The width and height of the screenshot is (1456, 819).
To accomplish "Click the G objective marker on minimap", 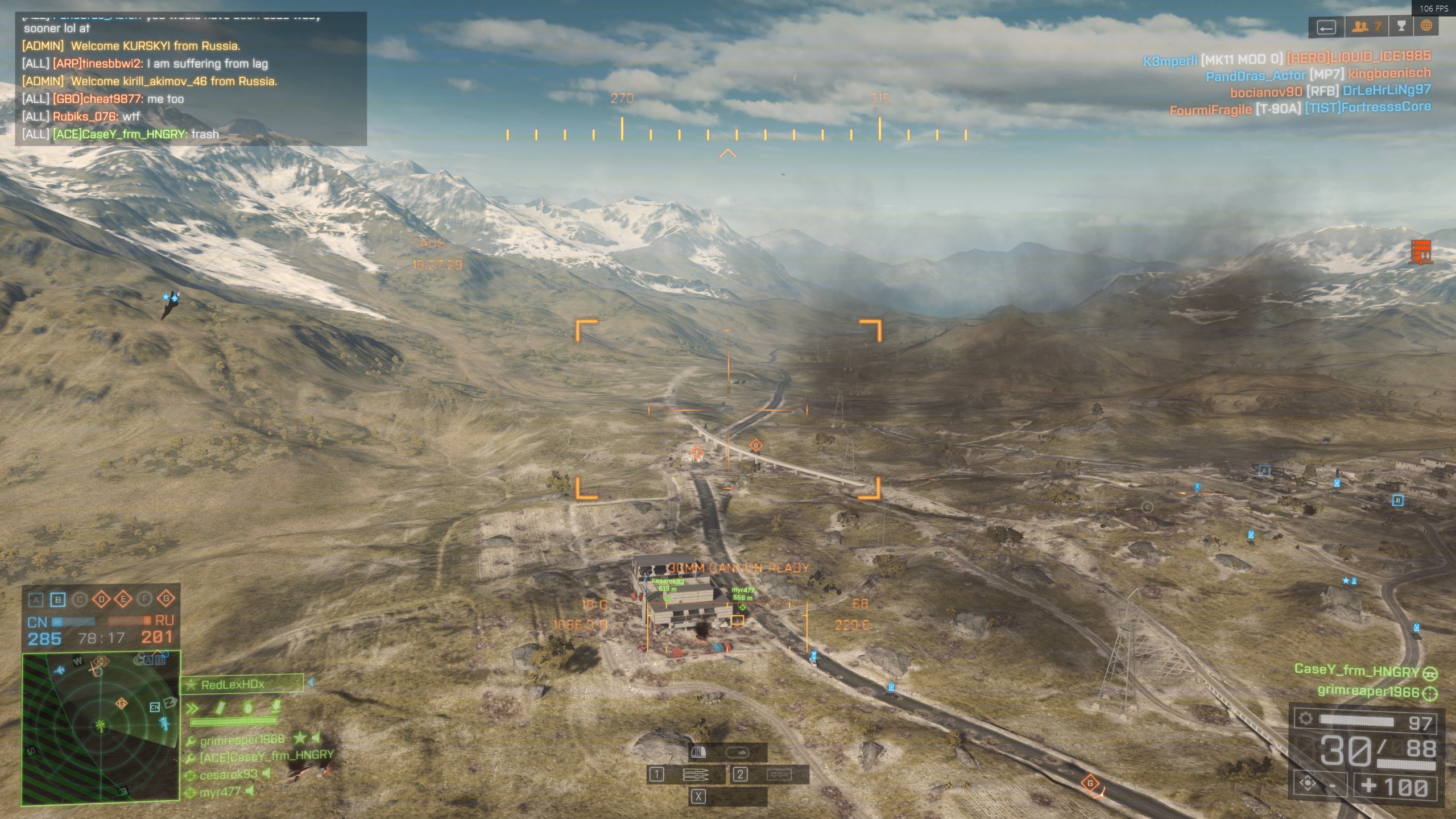I will 122,704.
